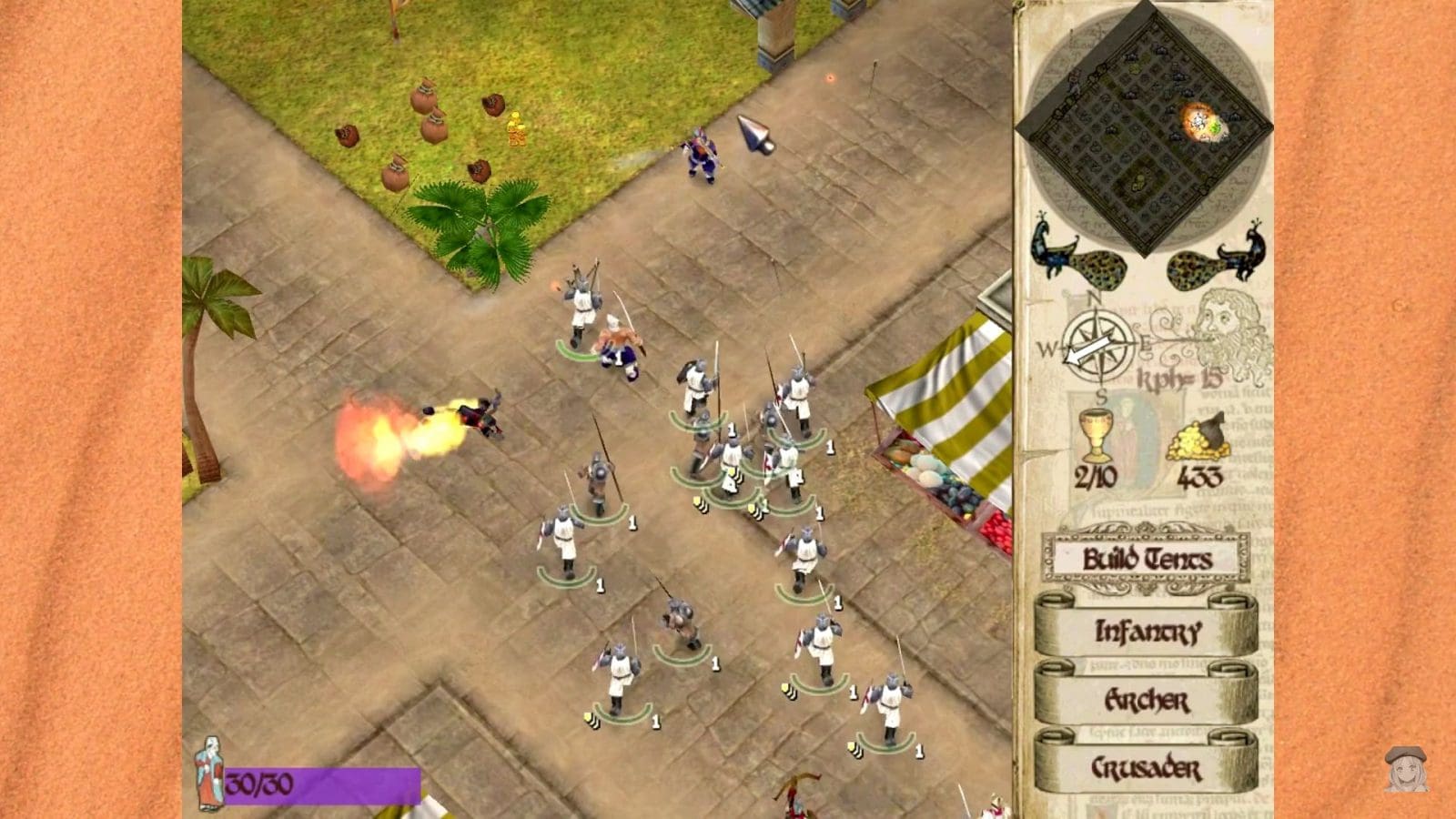This screenshot has width=1456, height=819.
Task: Click the kph=15 wind speed reading
Action: point(1178,376)
